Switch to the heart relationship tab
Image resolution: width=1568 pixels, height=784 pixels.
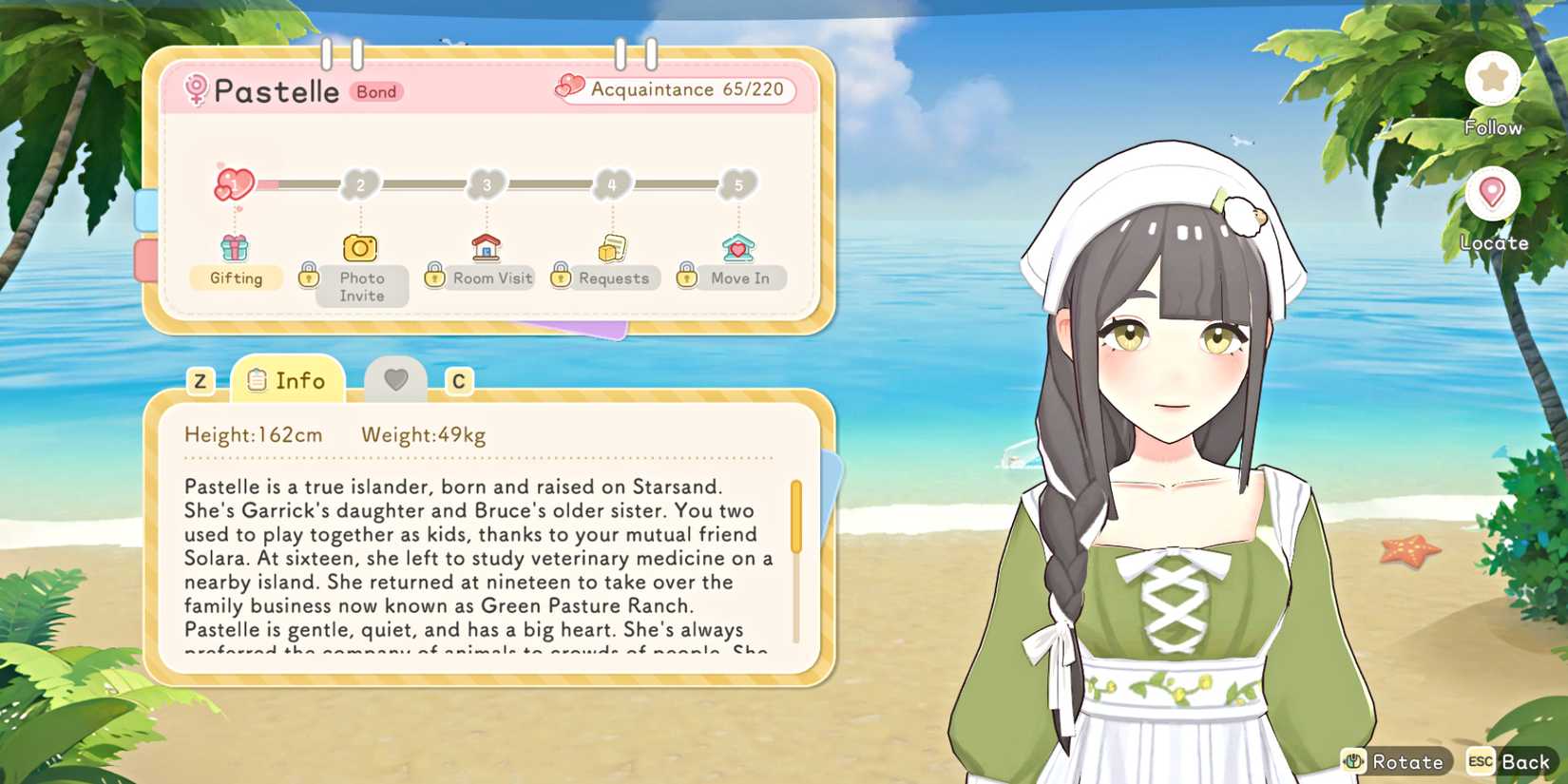396,377
